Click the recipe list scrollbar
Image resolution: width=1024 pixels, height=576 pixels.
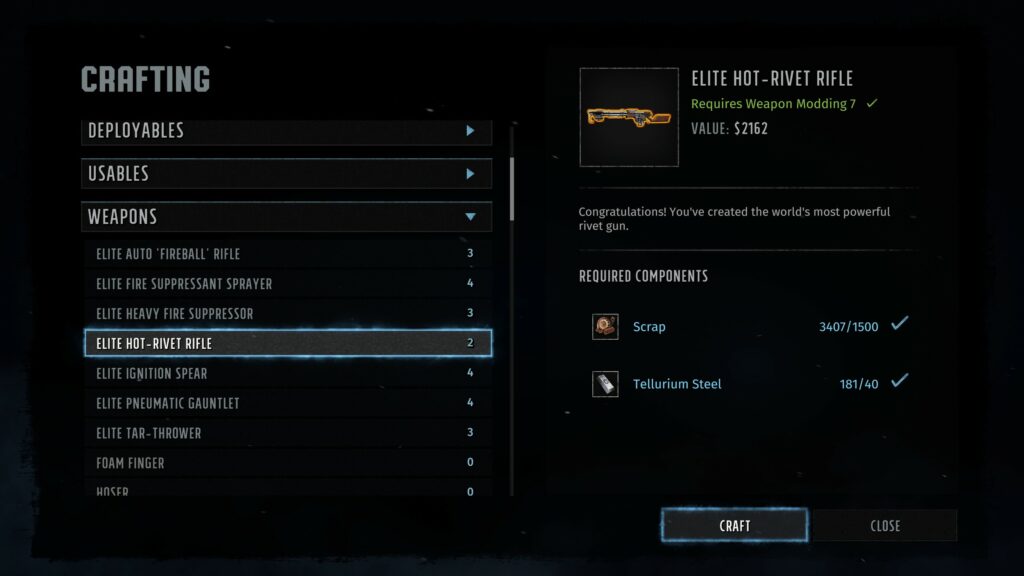tap(512, 190)
